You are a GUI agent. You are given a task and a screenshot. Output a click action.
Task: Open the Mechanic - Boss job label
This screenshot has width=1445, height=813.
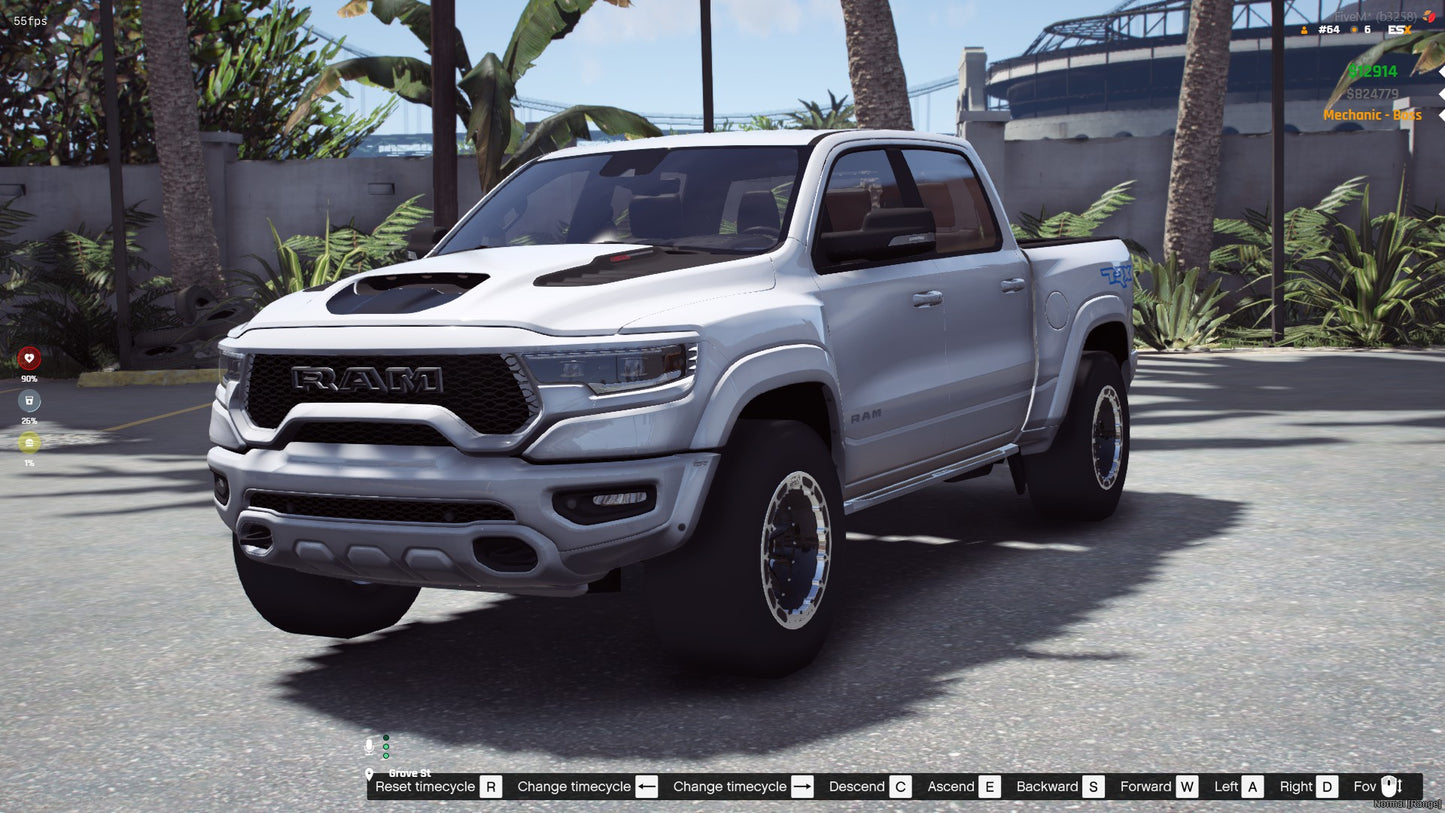pyautogui.click(x=1372, y=115)
